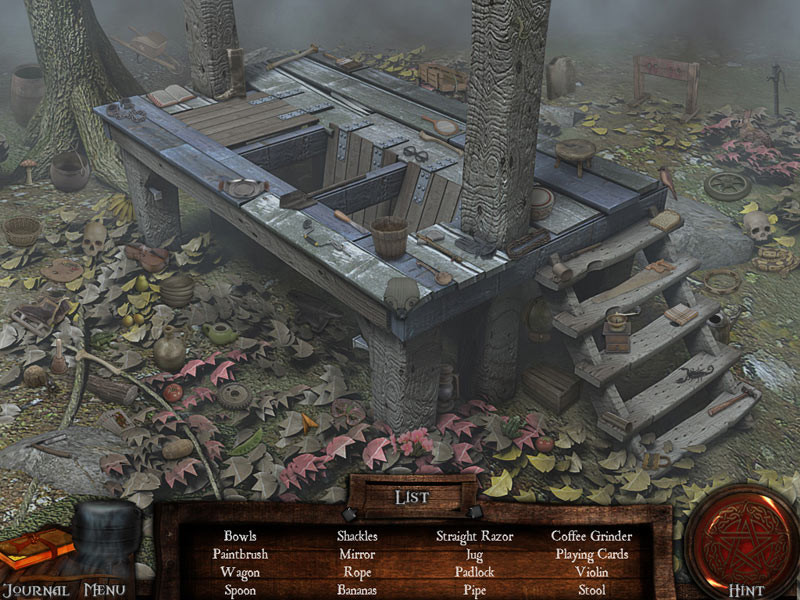Select Padlock in the list
Image resolution: width=800 pixels, height=600 pixels.
474,572
